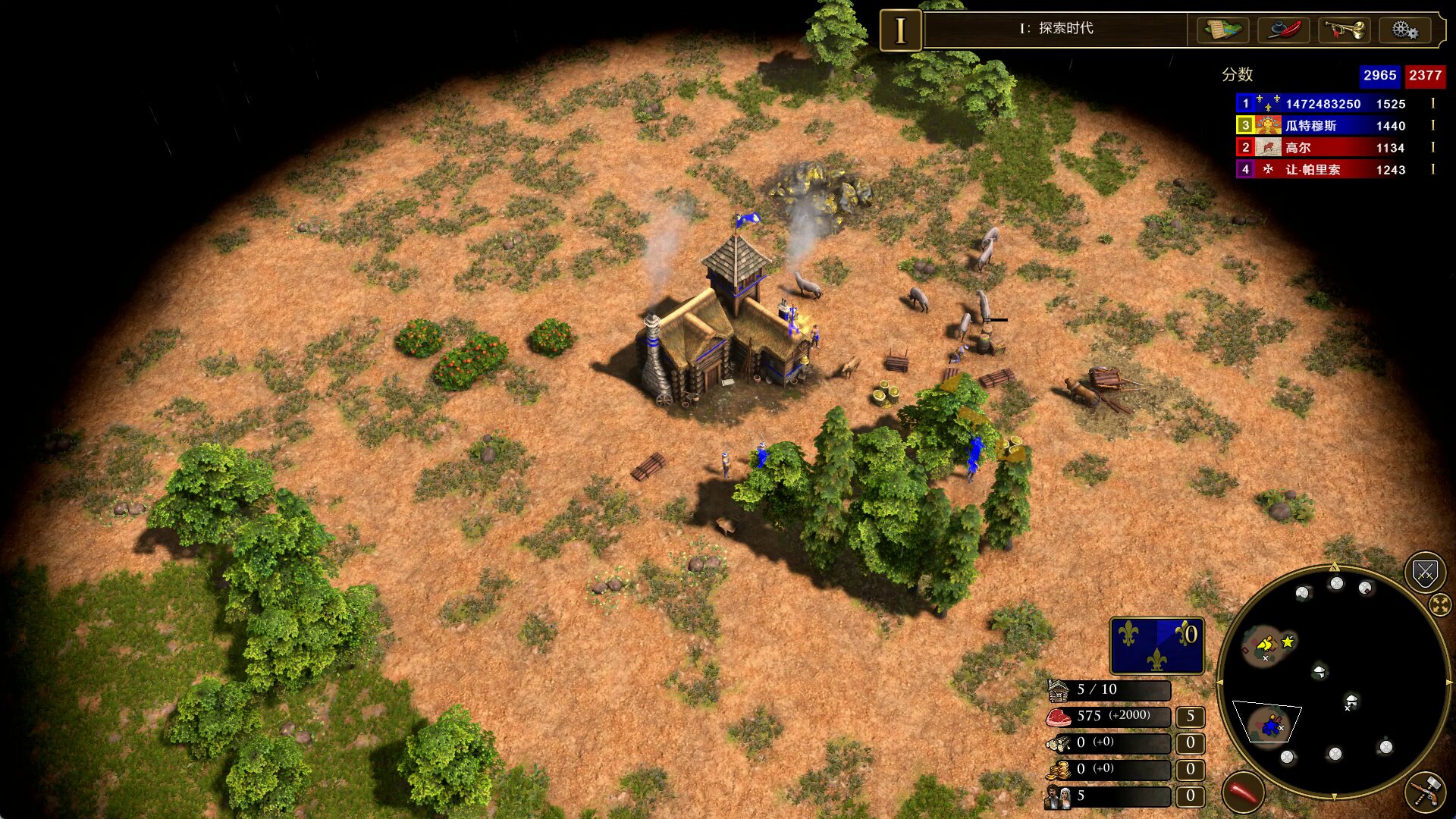Click the villager portrait icon showing 5
Viewport: 1456px width, 819px height.
(x=1059, y=796)
